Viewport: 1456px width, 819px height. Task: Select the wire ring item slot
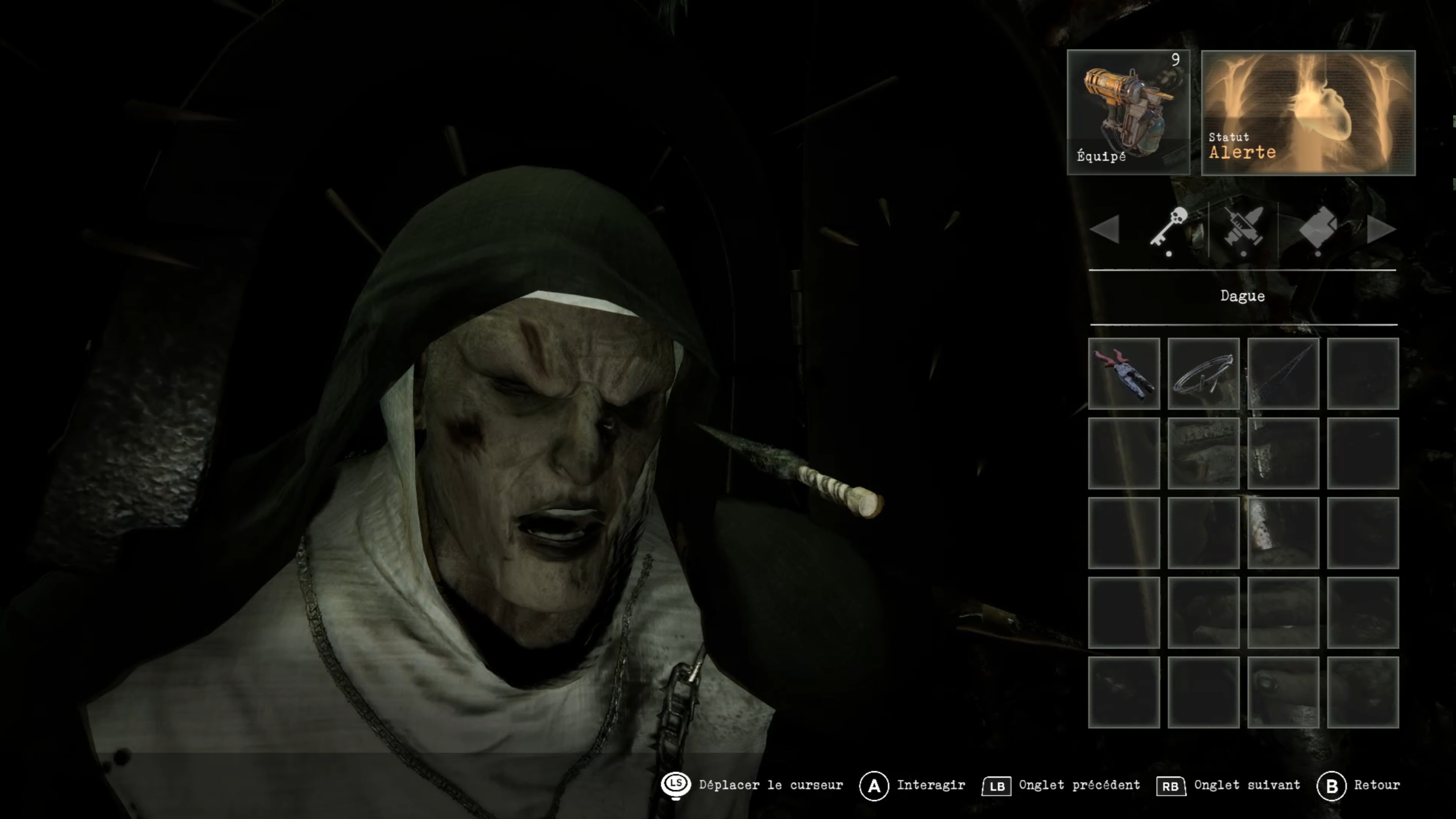coord(1203,373)
